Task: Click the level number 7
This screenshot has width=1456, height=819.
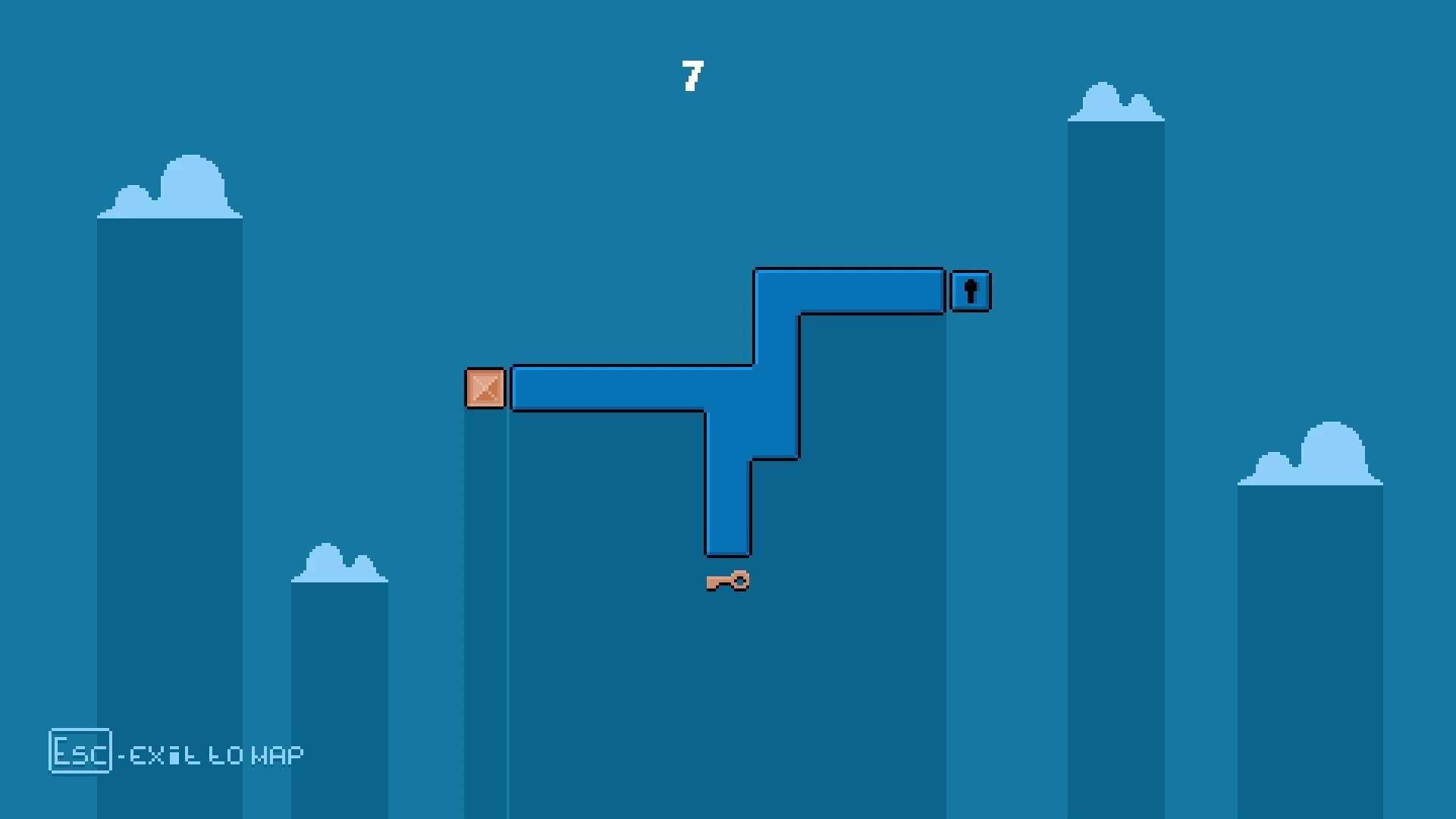Action: point(692,74)
